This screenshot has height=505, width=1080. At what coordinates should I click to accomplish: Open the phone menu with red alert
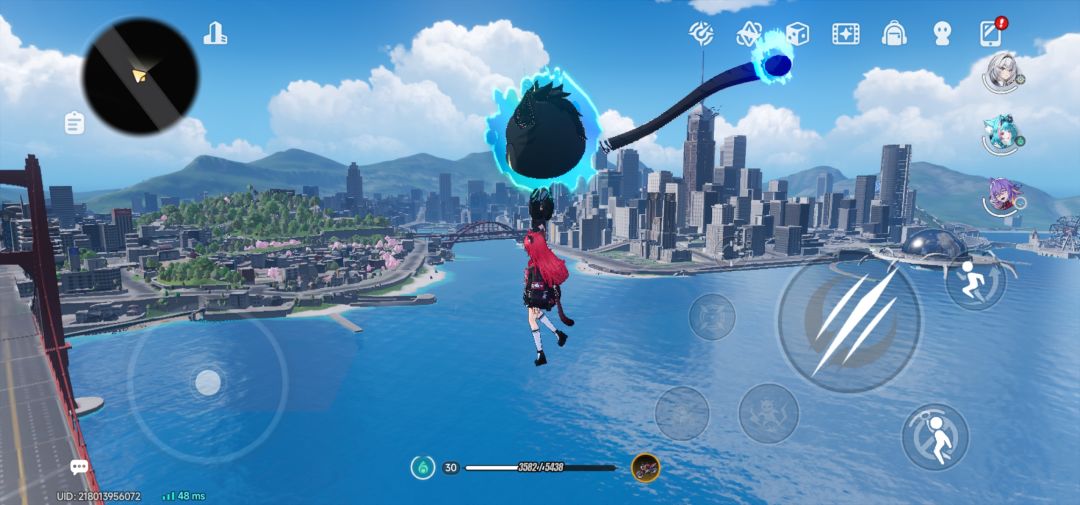tap(990, 33)
